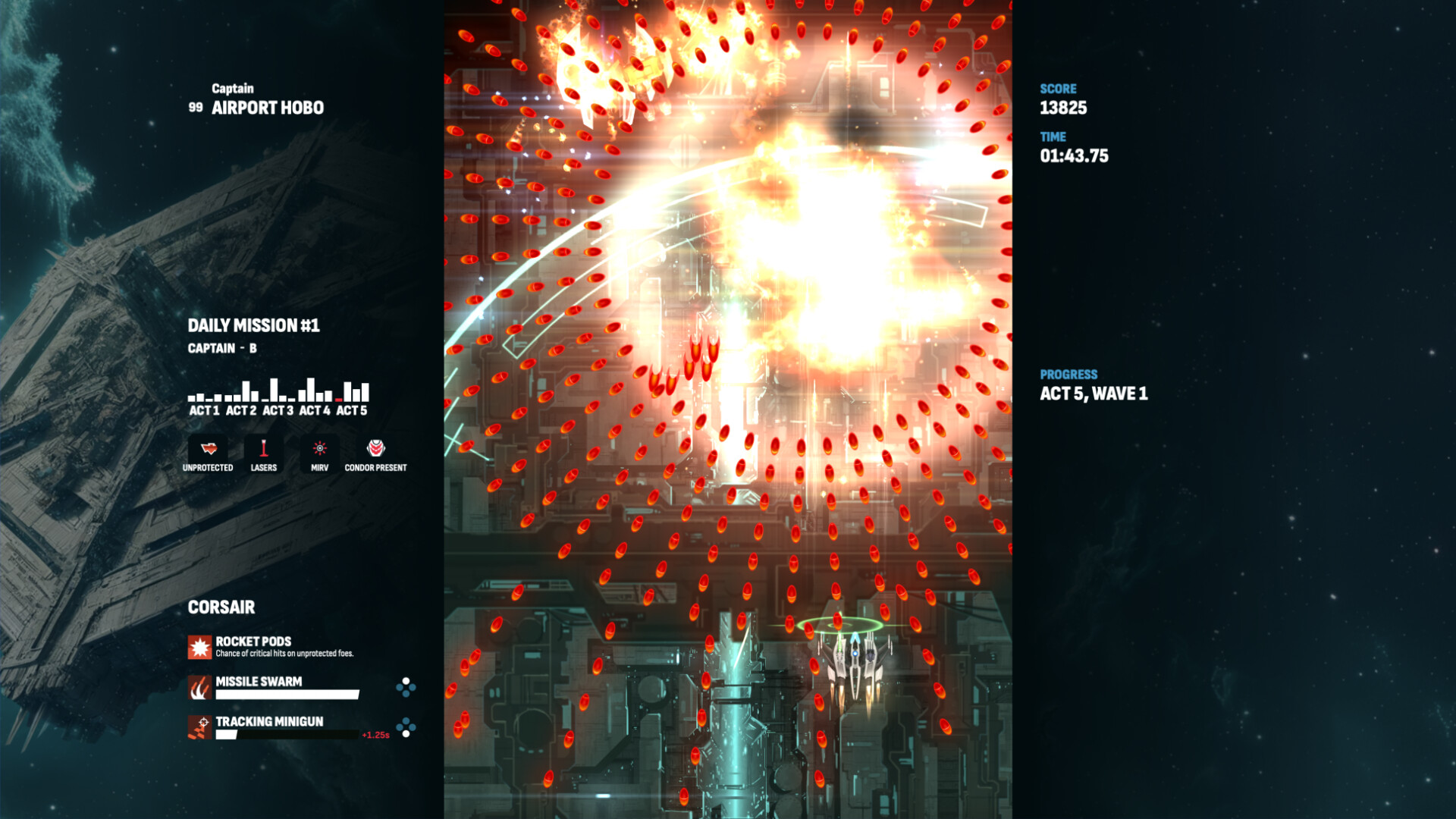
Task: Open the Captain rank details
Action: point(234,88)
